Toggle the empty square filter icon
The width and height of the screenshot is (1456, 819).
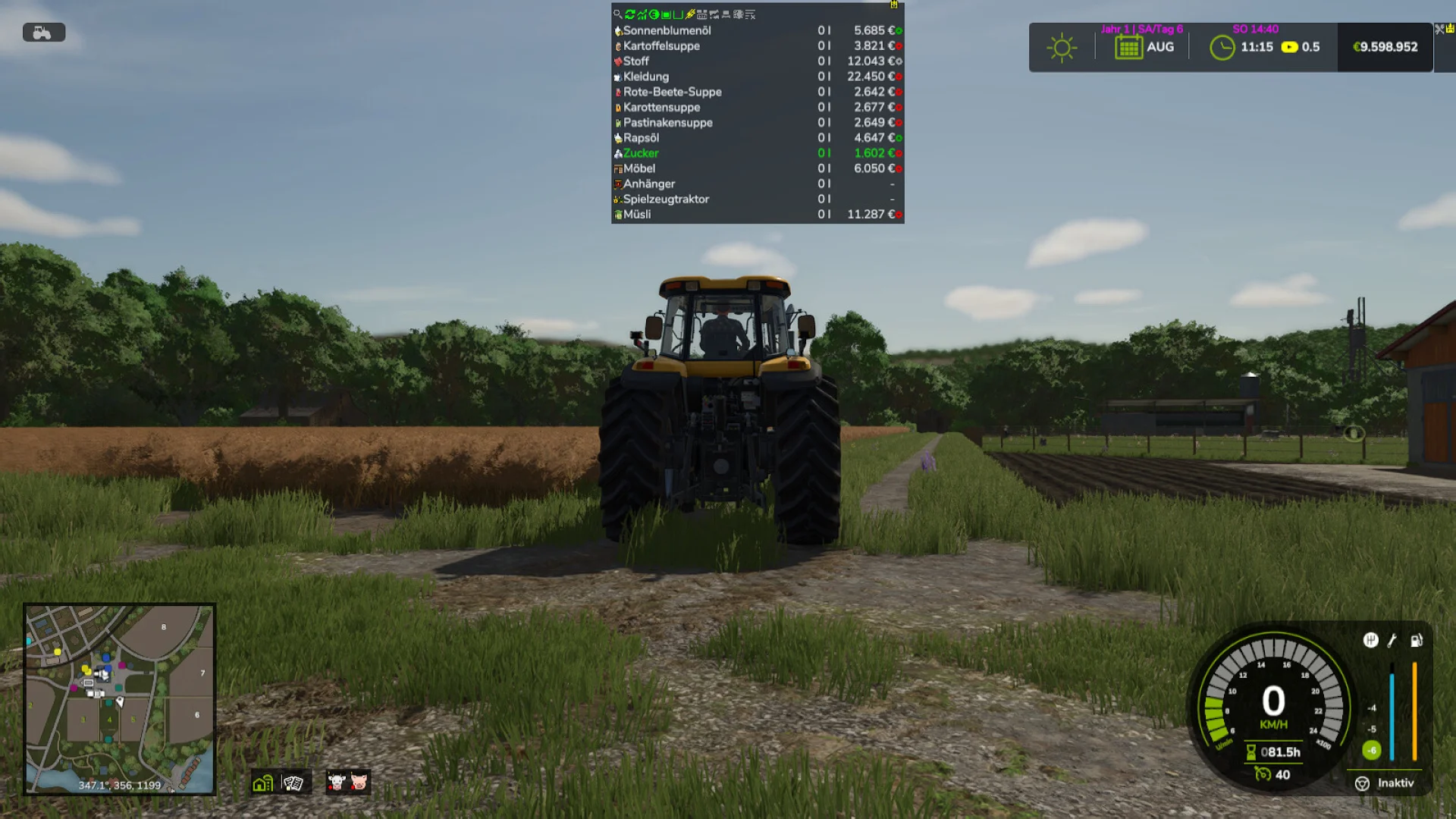[x=676, y=13]
